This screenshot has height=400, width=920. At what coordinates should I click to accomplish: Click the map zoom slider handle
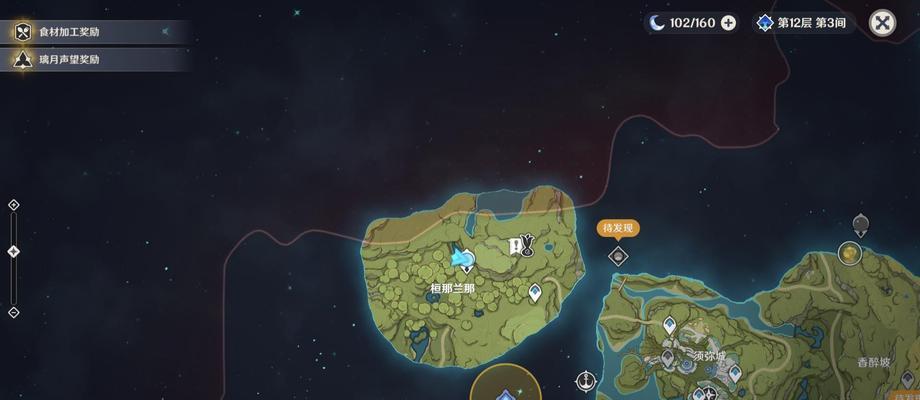pyautogui.click(x=14, y=251)
